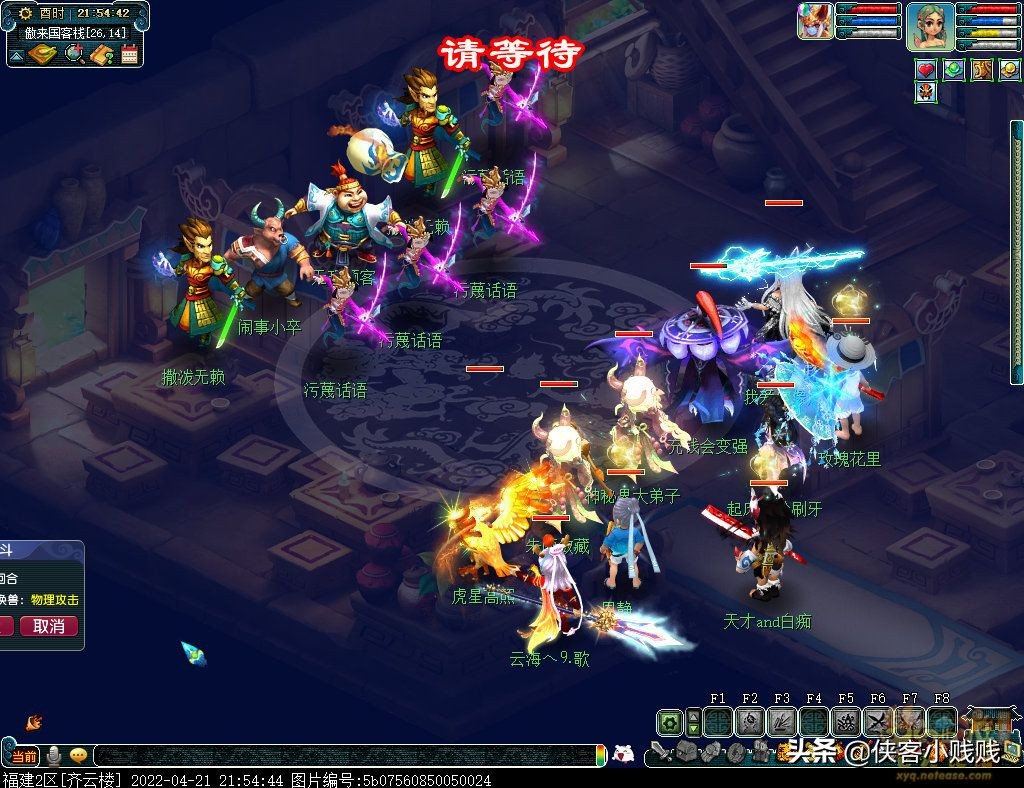Screen dimensions: 1024x788
Task: Open the sword icon in bottom menu
Action: tap(660, 752)
